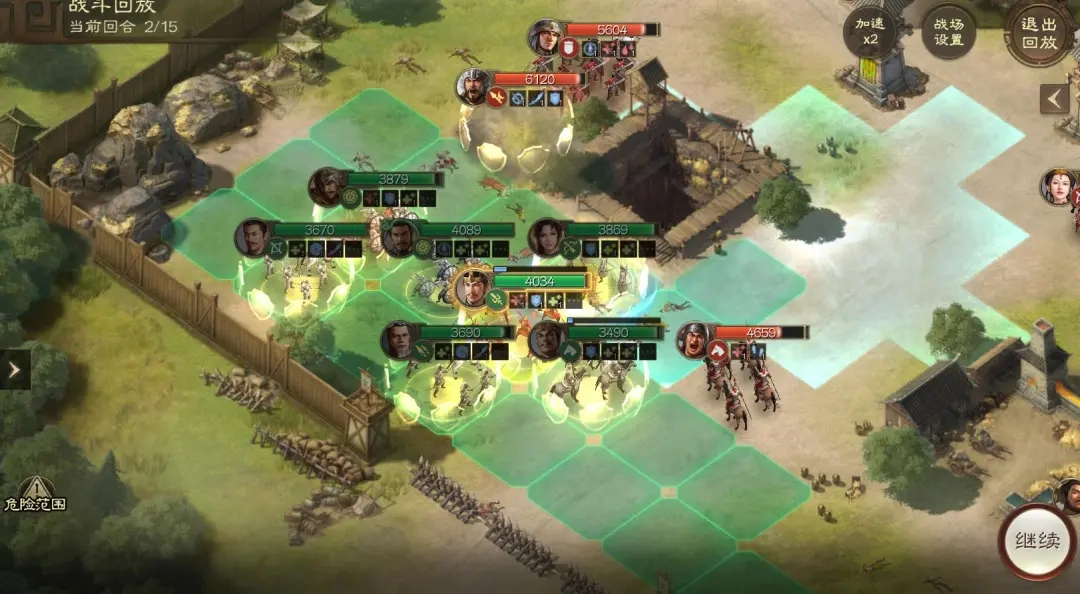Image resolution: width=1080 pixels, height=594 pixels.
Task: Toggle the 危险范围 danger range display
Action: point(34,493)
